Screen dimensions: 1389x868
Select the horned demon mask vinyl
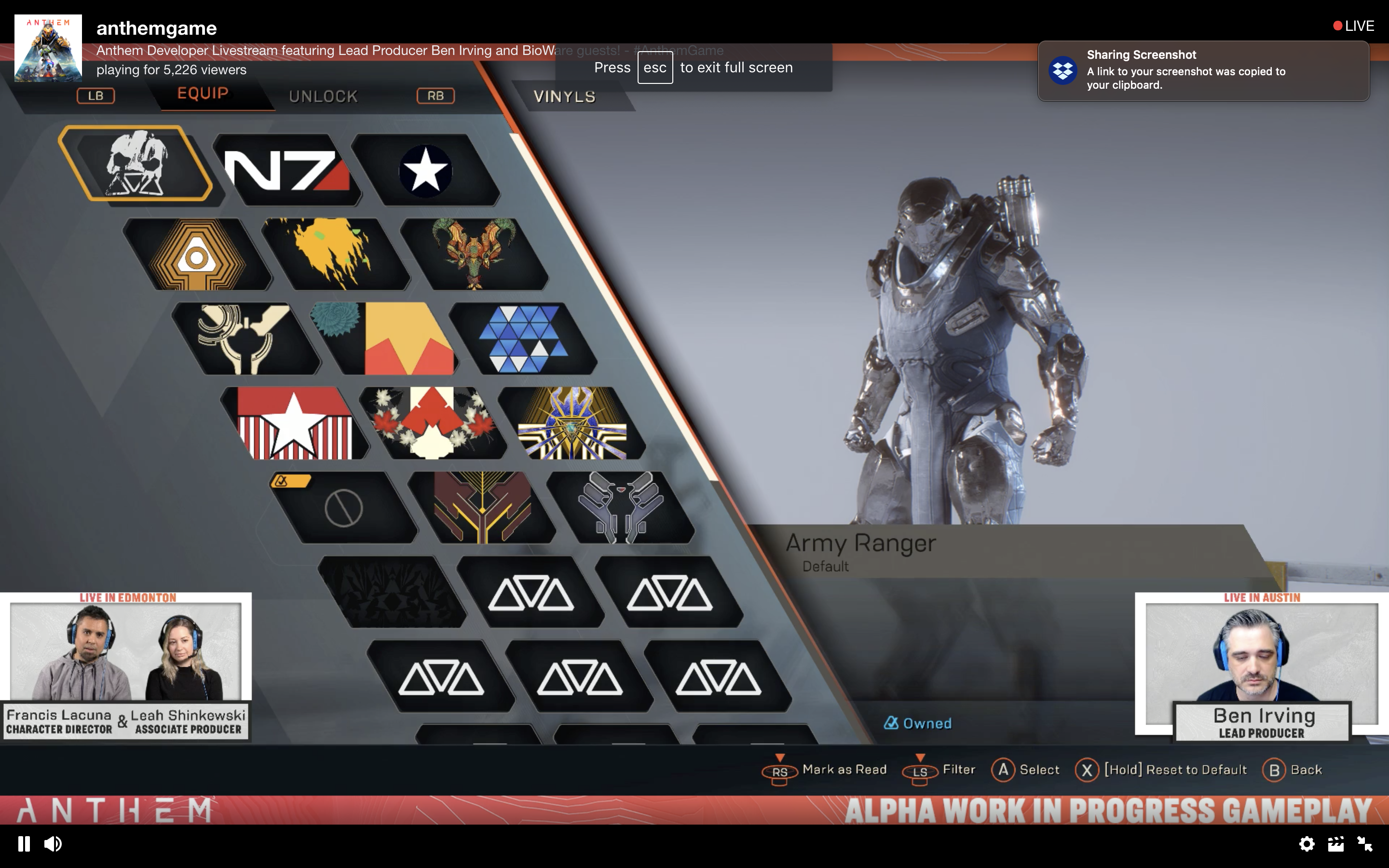(474, 253)
